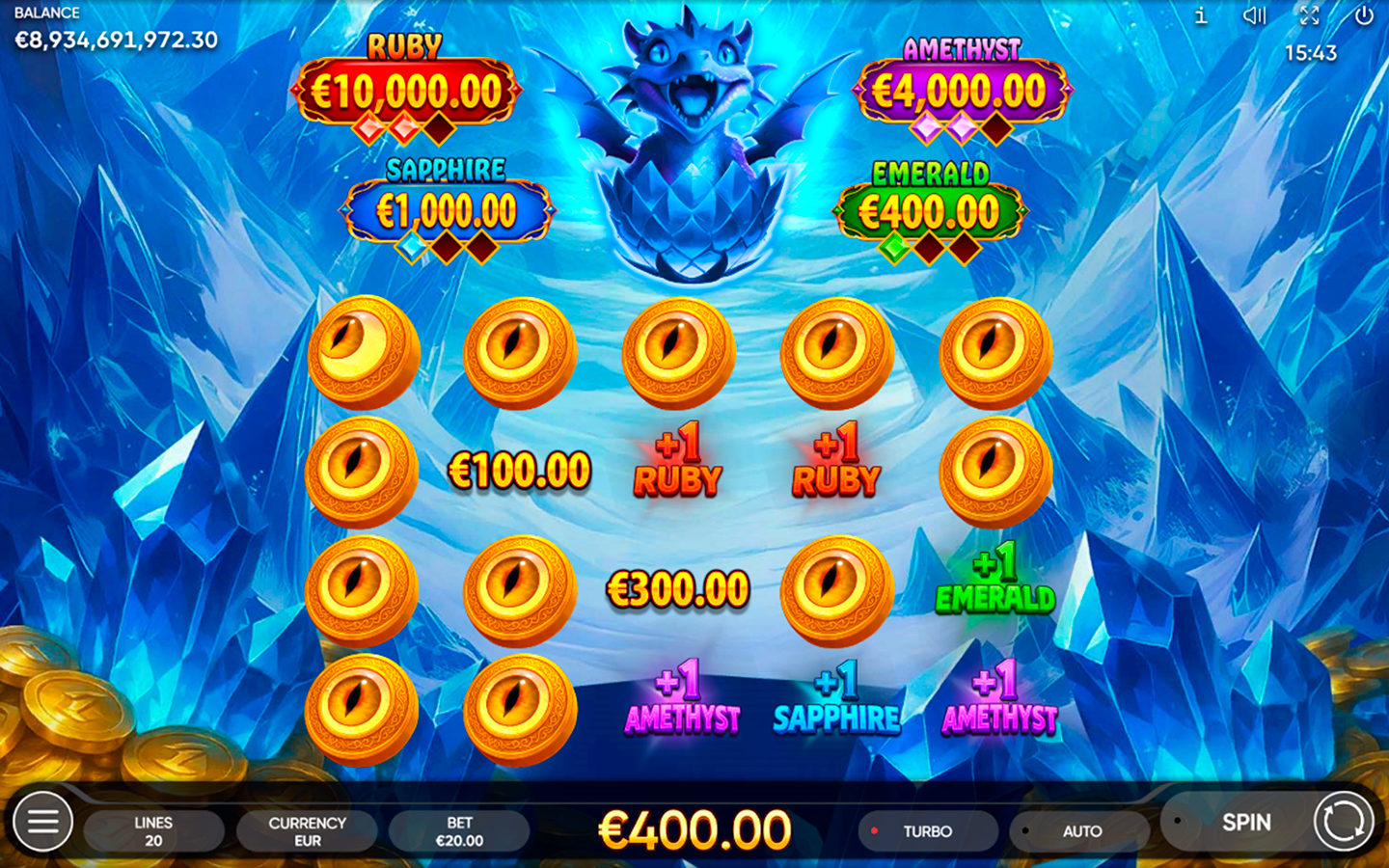Open the LINES selector showing 20

click(153, 830)
